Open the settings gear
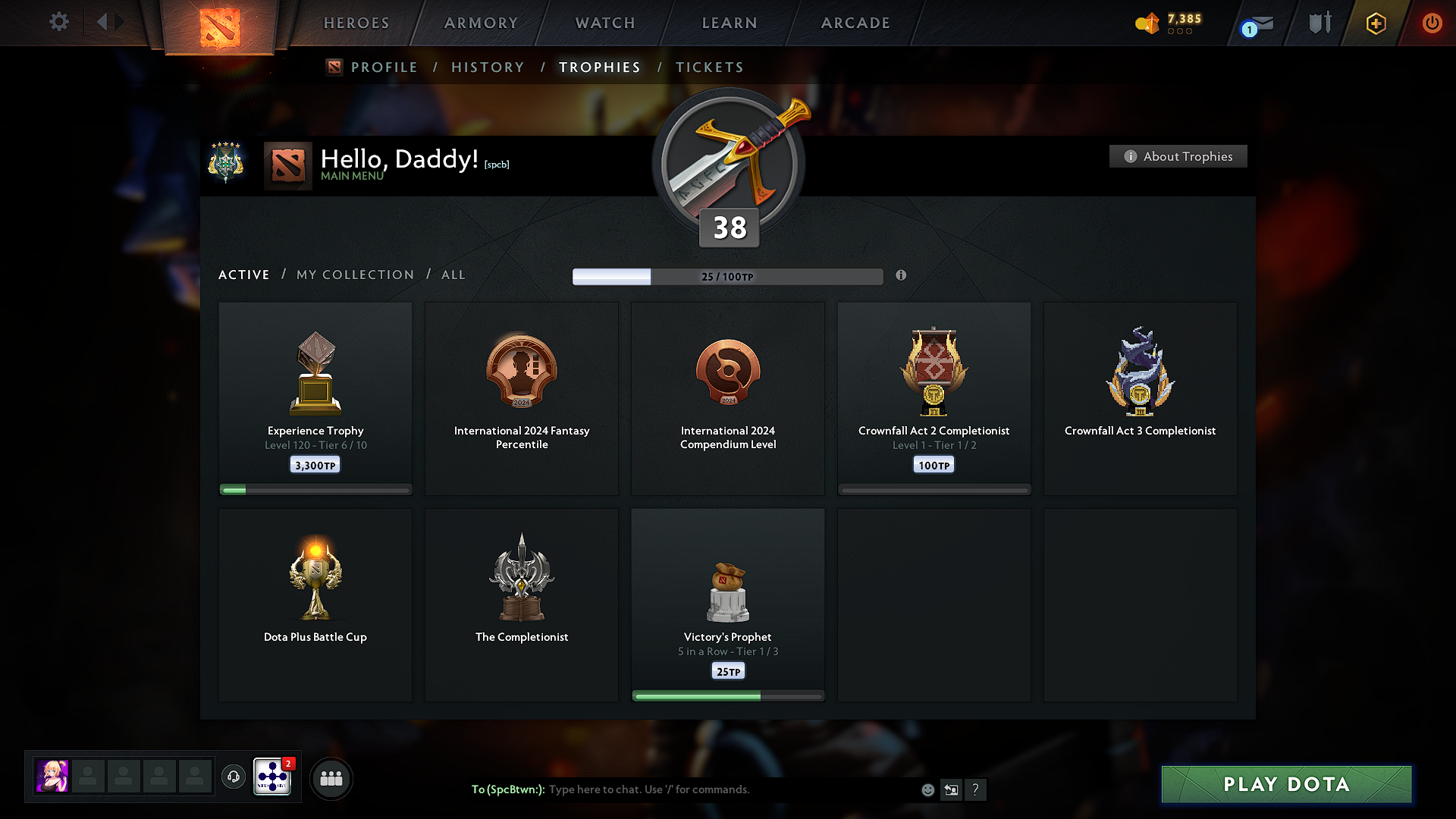The image size is (1456, 819). pos(58,23)
